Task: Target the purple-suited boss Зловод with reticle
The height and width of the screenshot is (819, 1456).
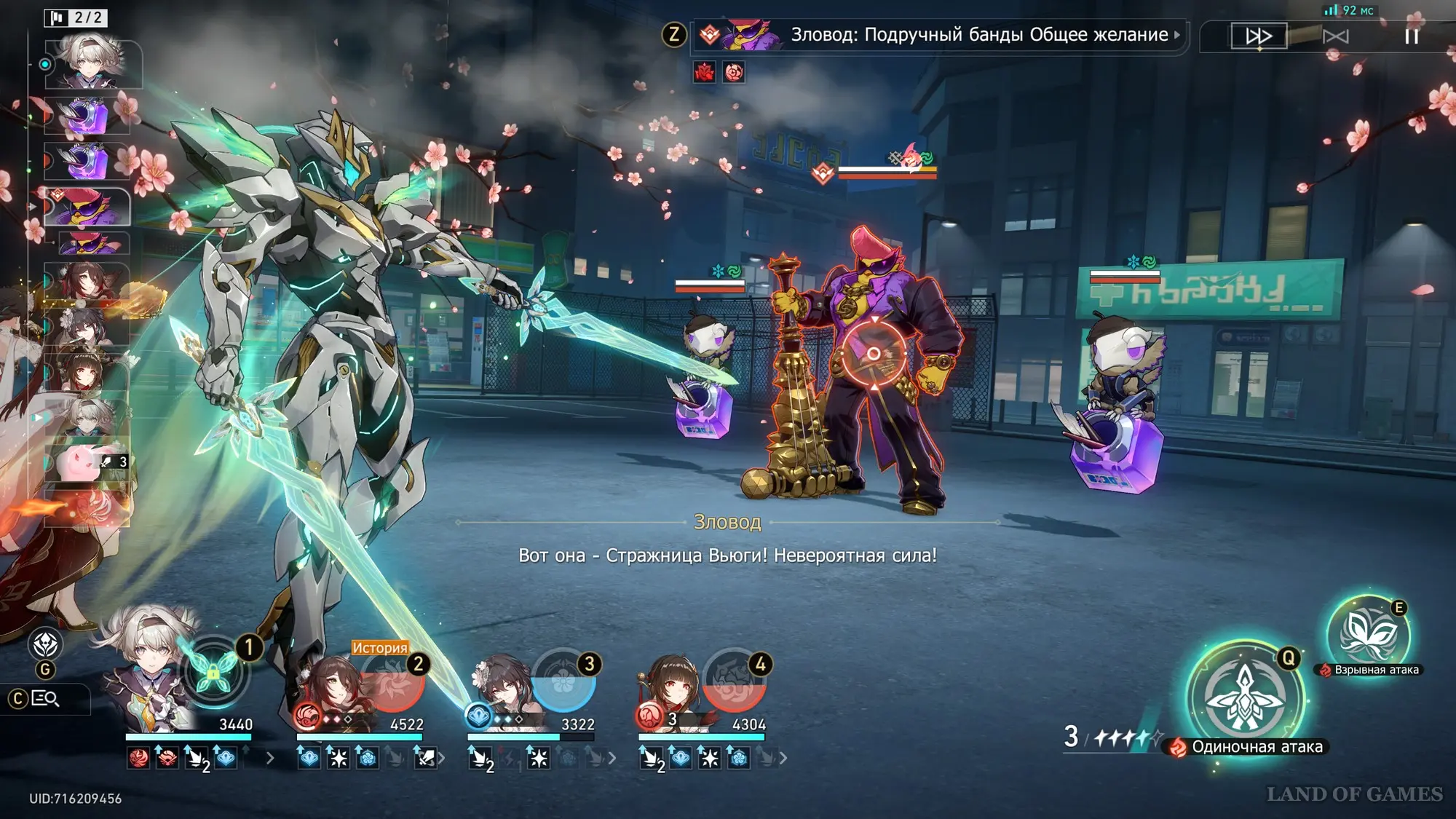Action: tap(874, 355)
